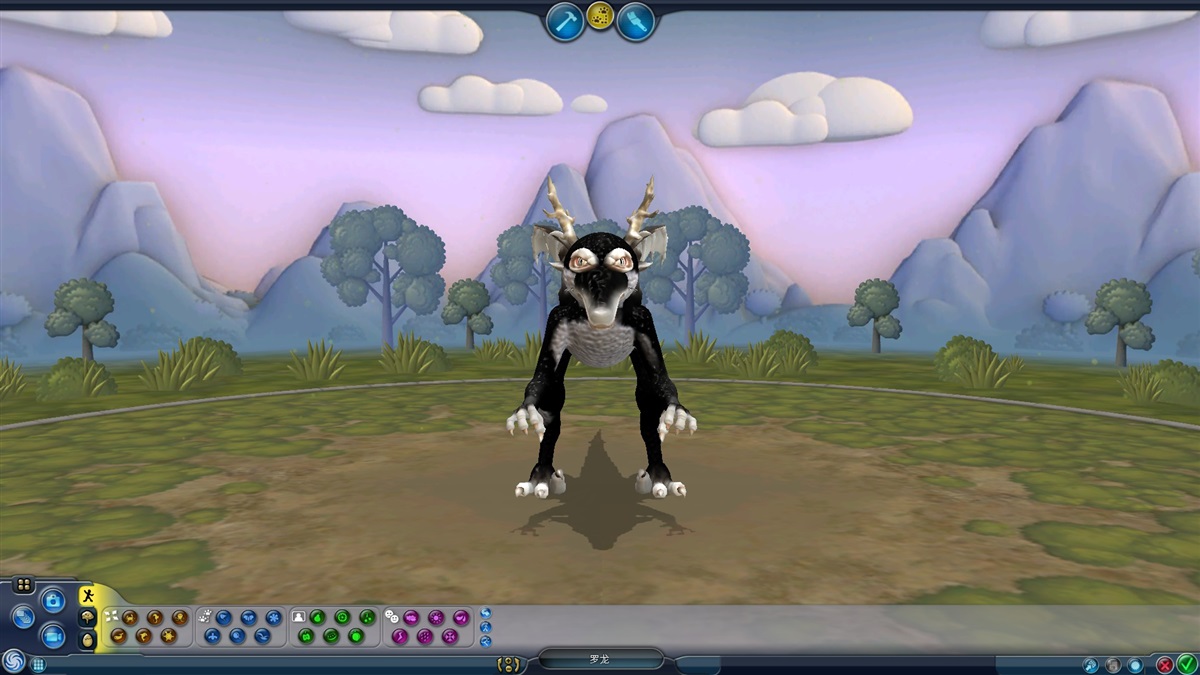The height and width of the screenshot is (675, 1200).
Task: Trigger the orange star animation
Action: [x=168, y=635]
